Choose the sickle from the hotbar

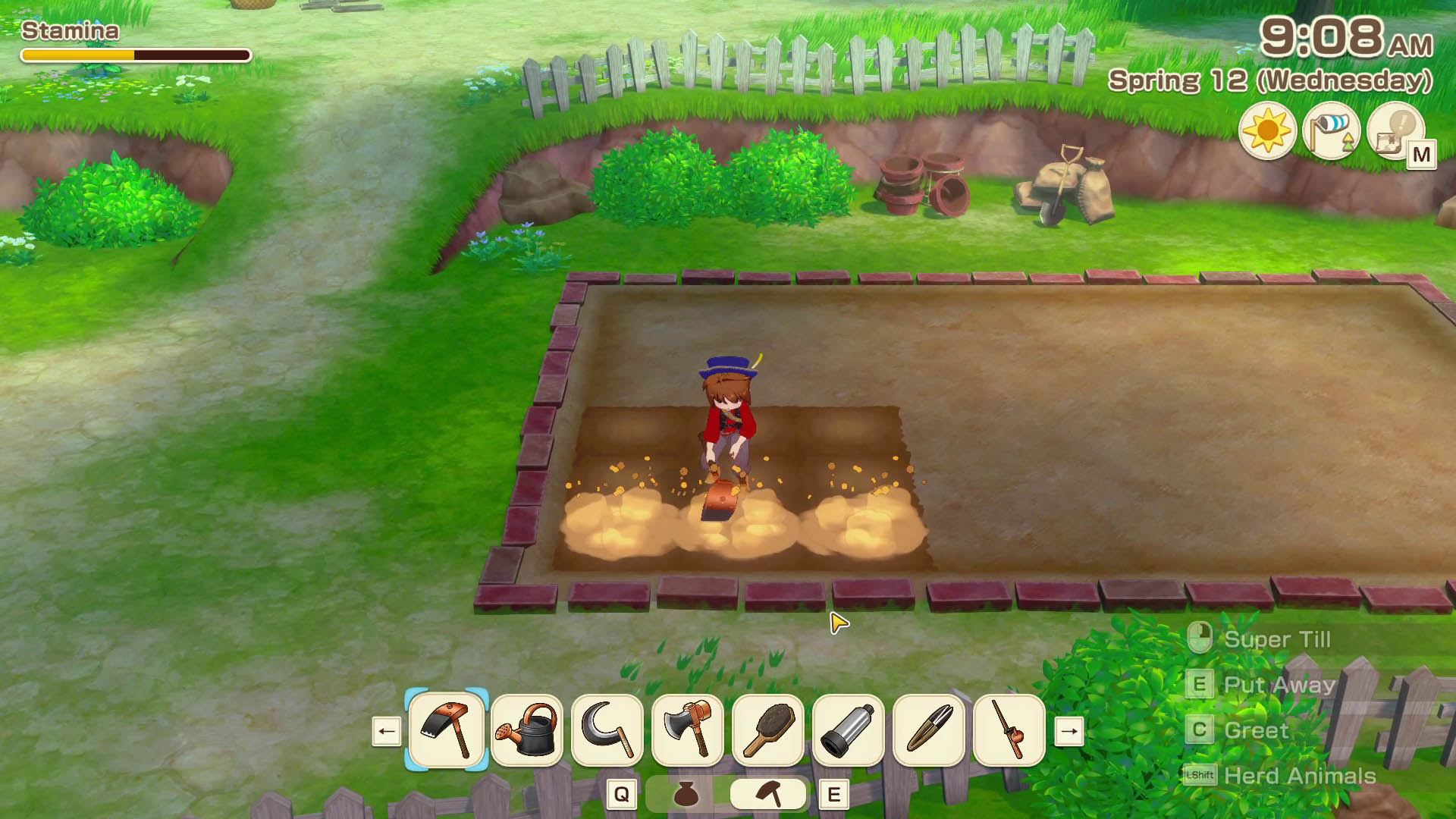click(607, 730)
